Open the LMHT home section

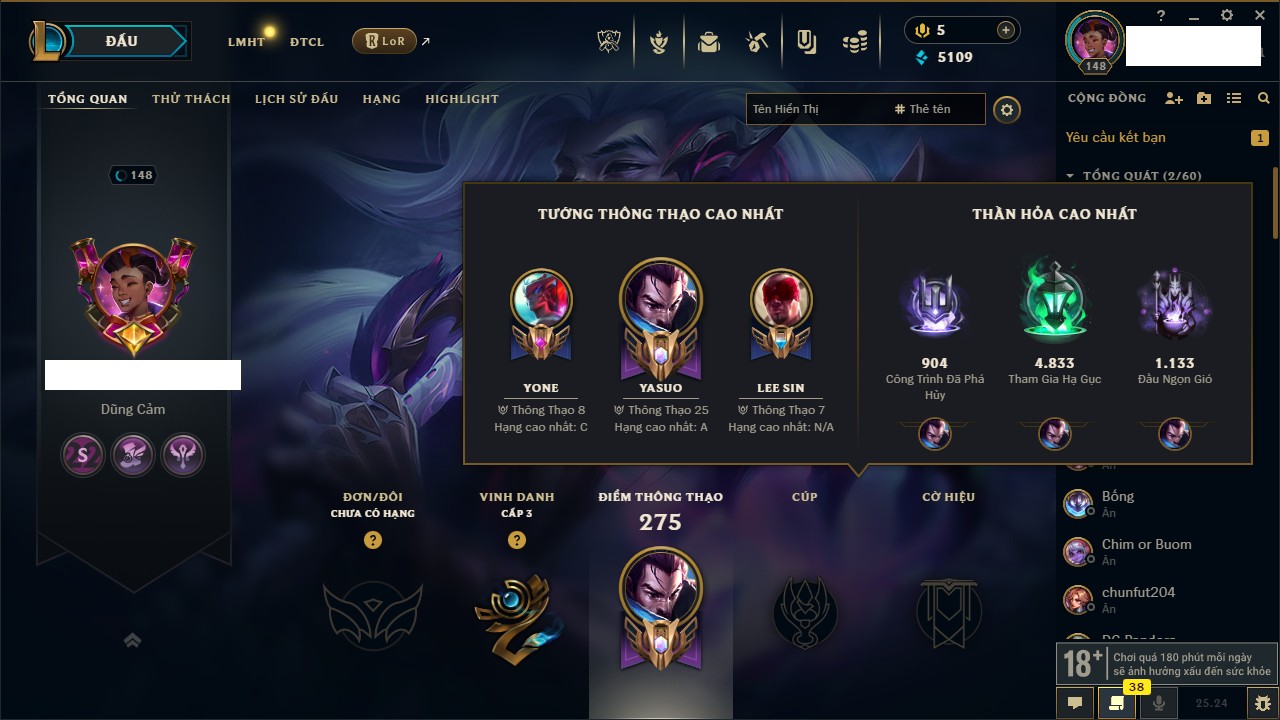tap(246, 42)
